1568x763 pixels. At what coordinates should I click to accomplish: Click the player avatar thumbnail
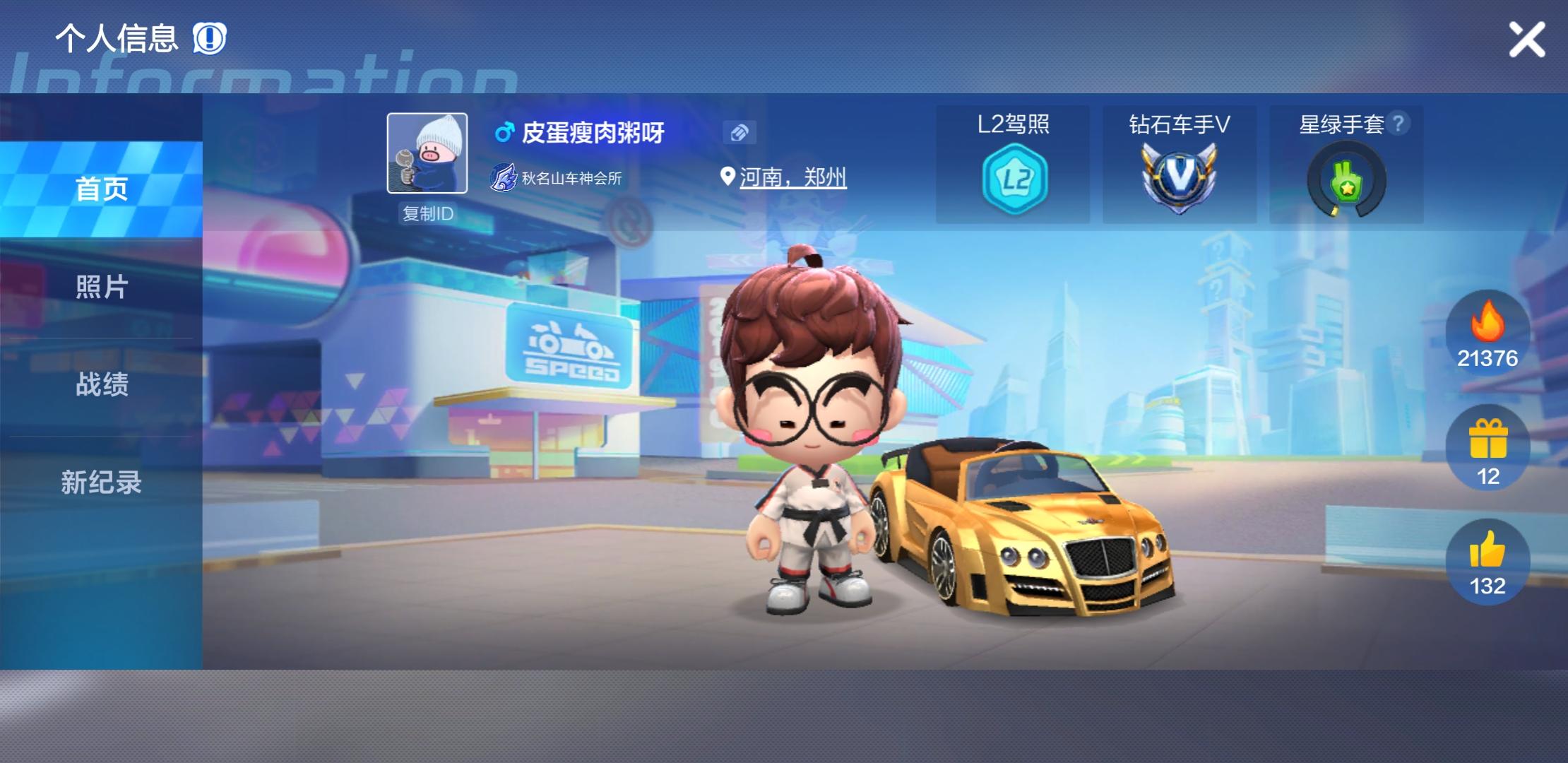(x=427, y=153)
